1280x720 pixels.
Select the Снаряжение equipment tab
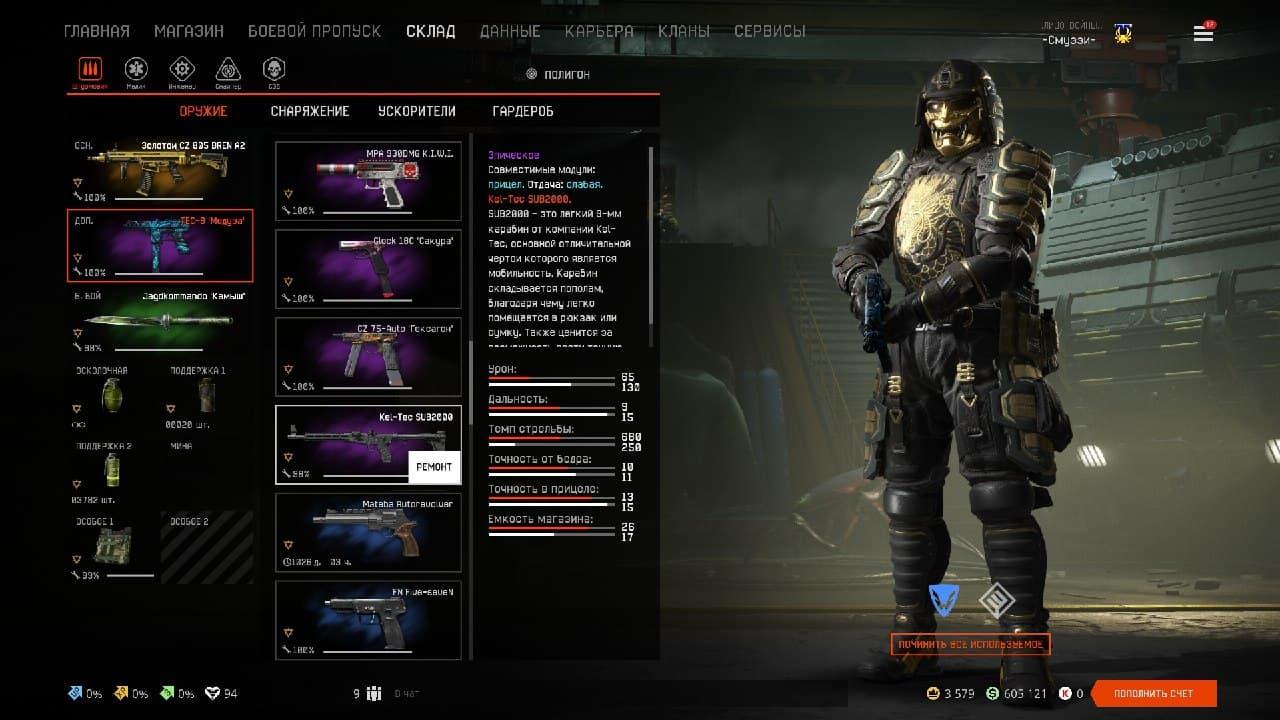tap(310, 111)
